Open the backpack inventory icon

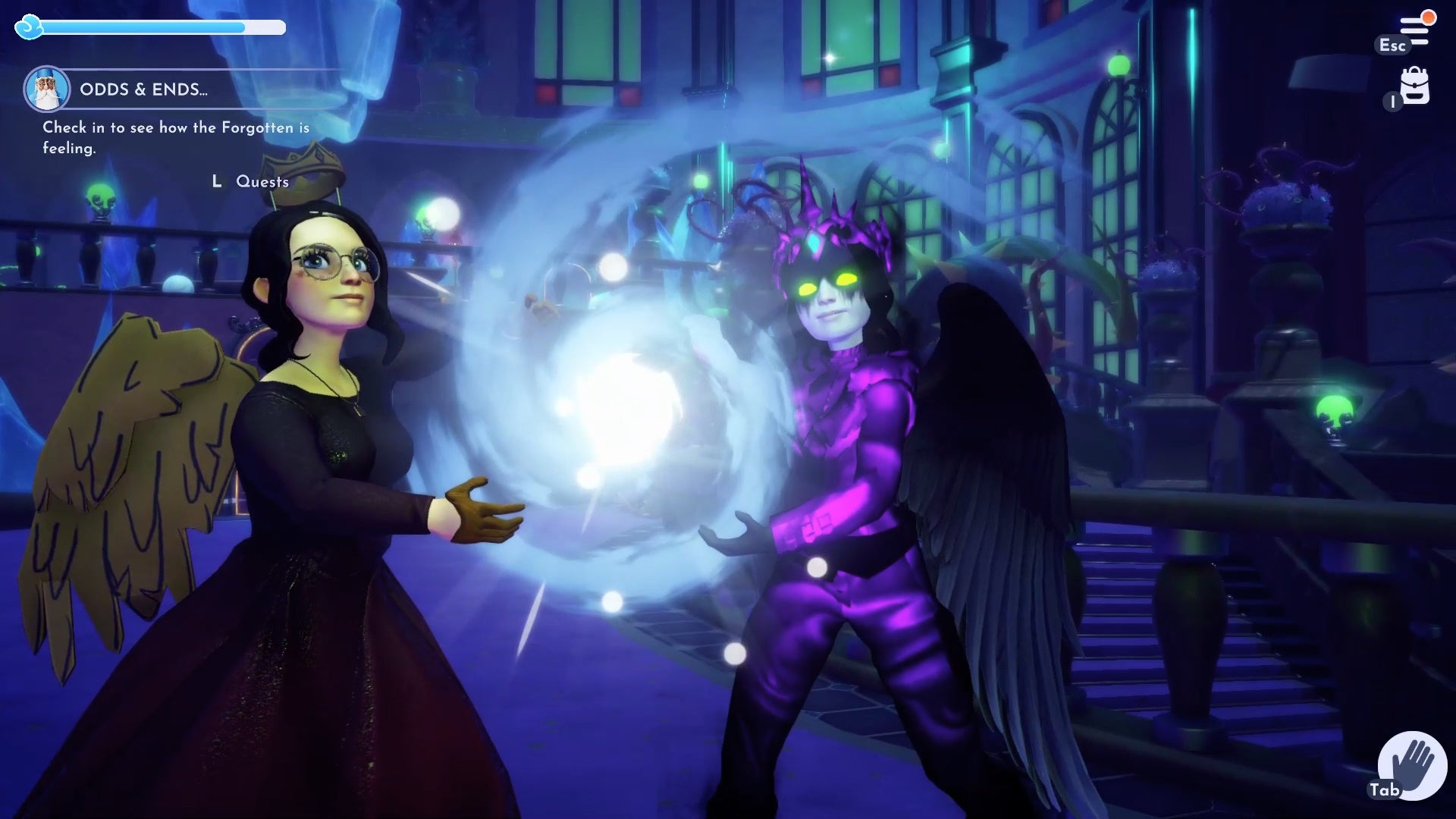pos(1415,87)
